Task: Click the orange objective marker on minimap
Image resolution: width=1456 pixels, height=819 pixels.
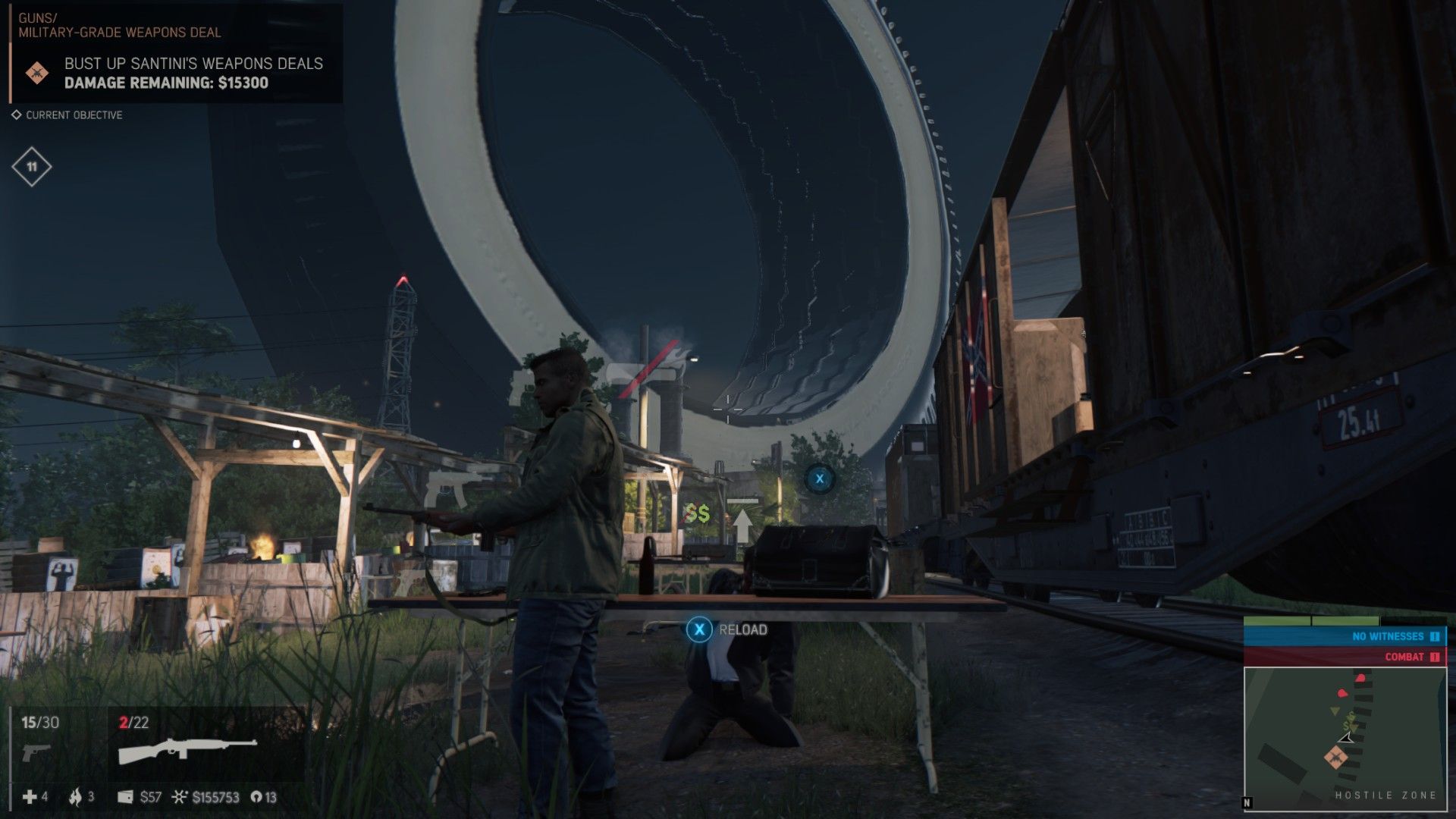Action: (1335, 757)
